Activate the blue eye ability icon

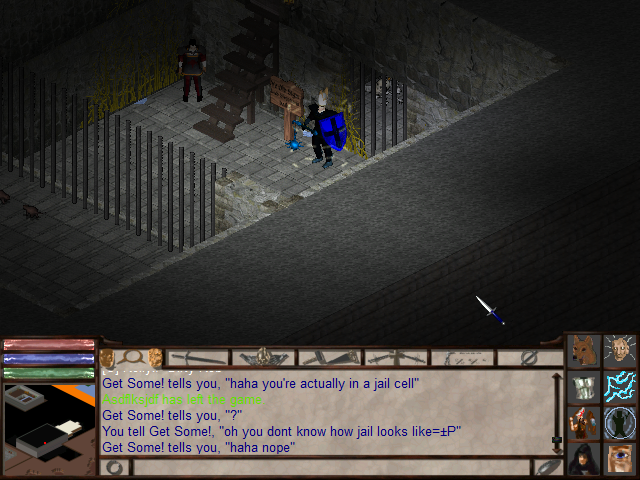[620, 457]
